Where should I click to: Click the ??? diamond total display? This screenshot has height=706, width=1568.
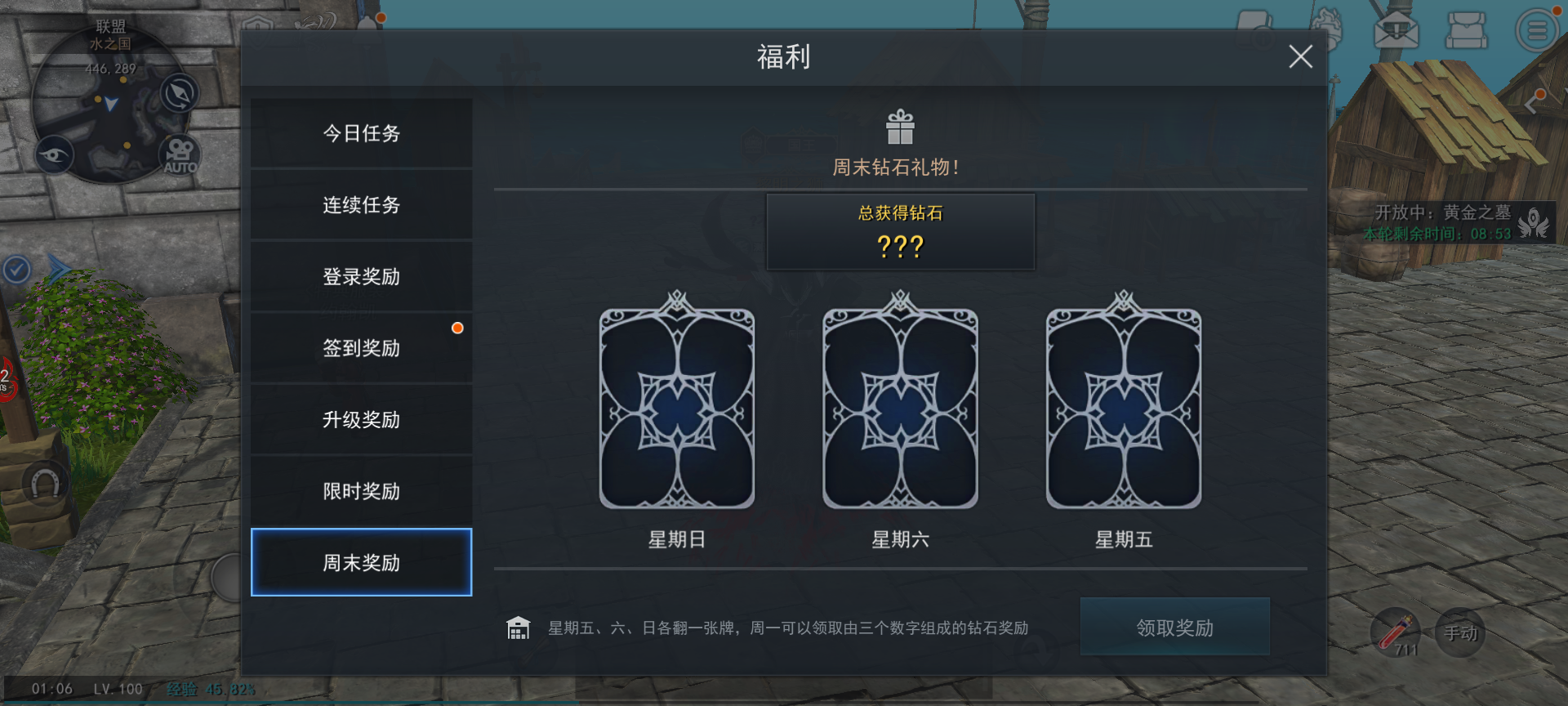click(900, 245)
